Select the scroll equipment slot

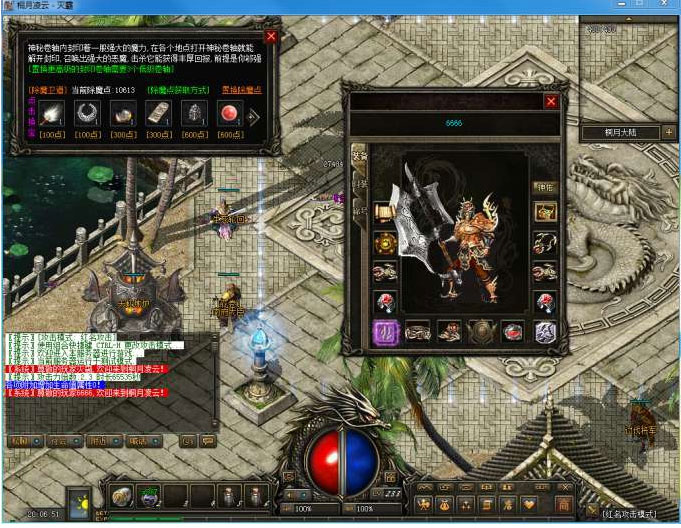[384, 212]
